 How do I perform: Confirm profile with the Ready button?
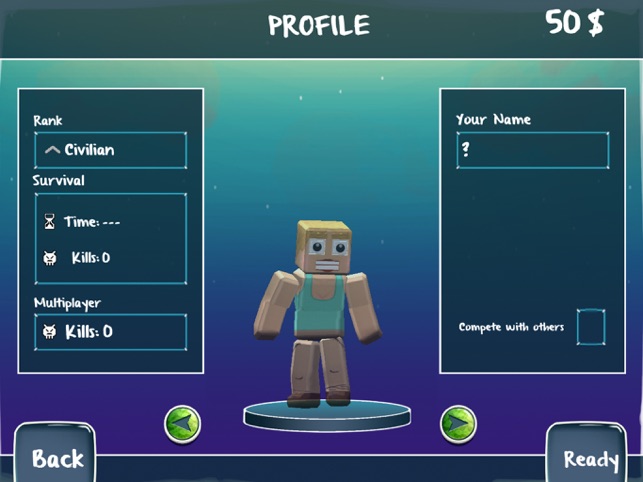click(590, 457)
